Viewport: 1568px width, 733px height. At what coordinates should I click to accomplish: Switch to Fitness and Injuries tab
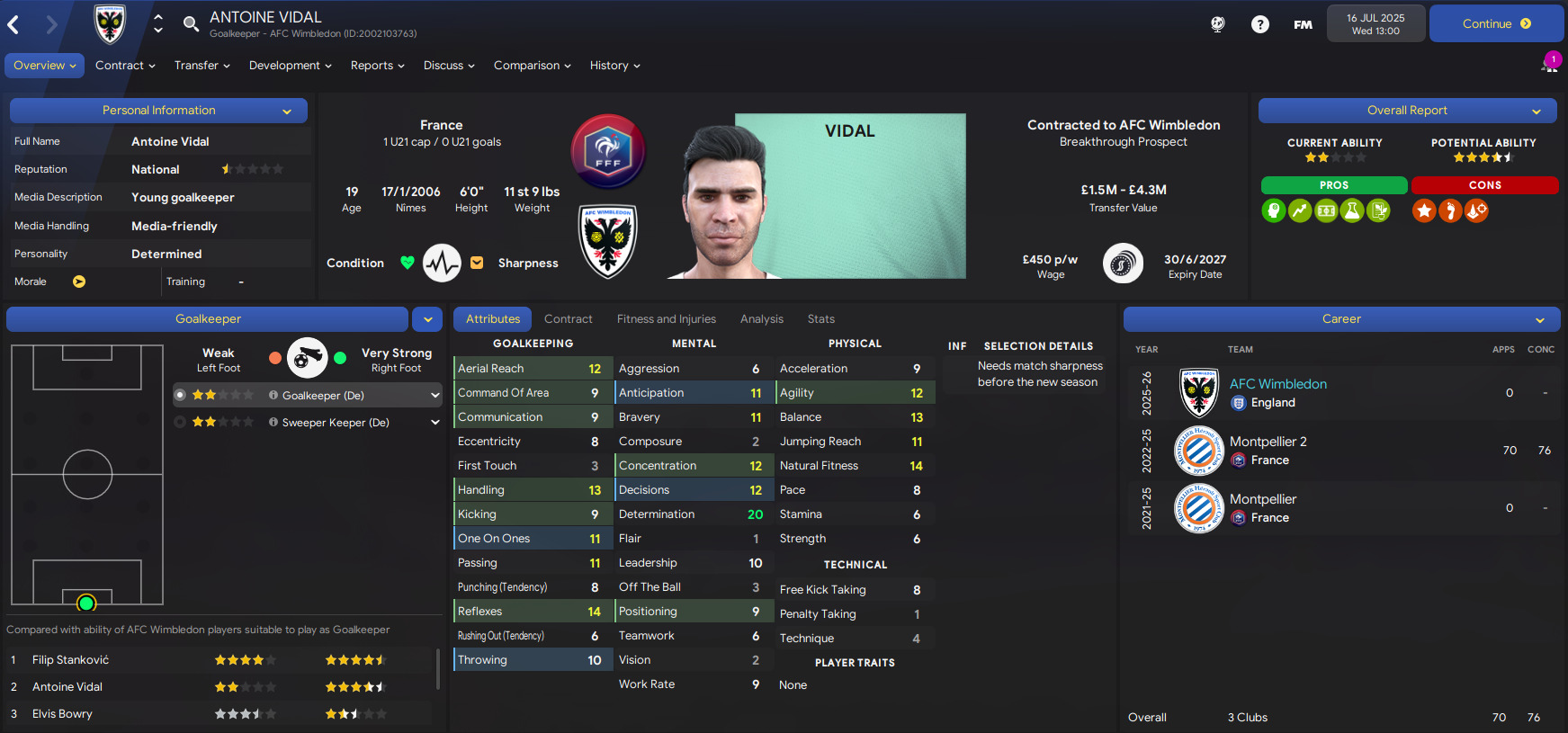pyautogui.click(x=666, y=319)
